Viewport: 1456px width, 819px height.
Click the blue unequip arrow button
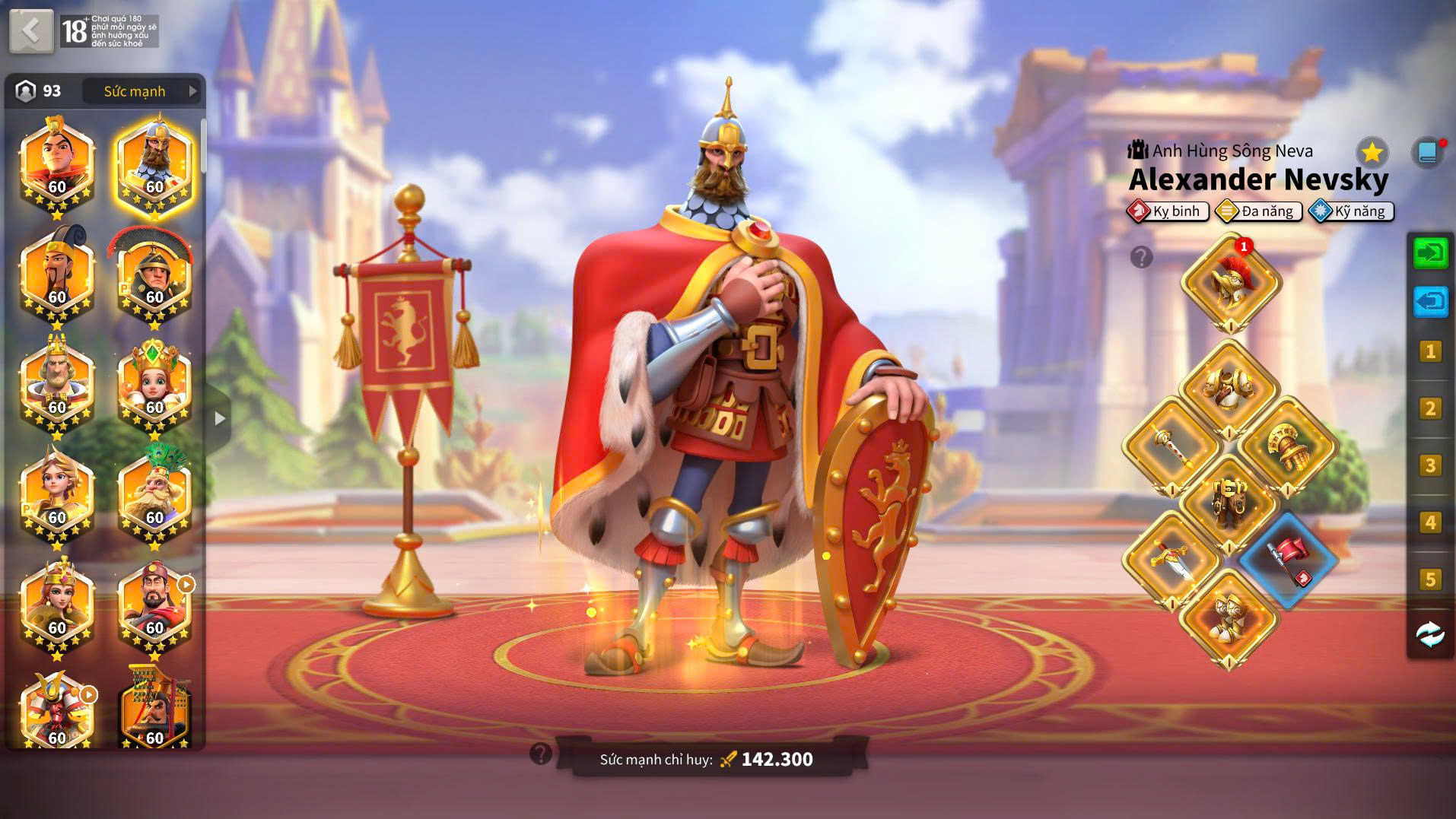tap(1430, 302)
